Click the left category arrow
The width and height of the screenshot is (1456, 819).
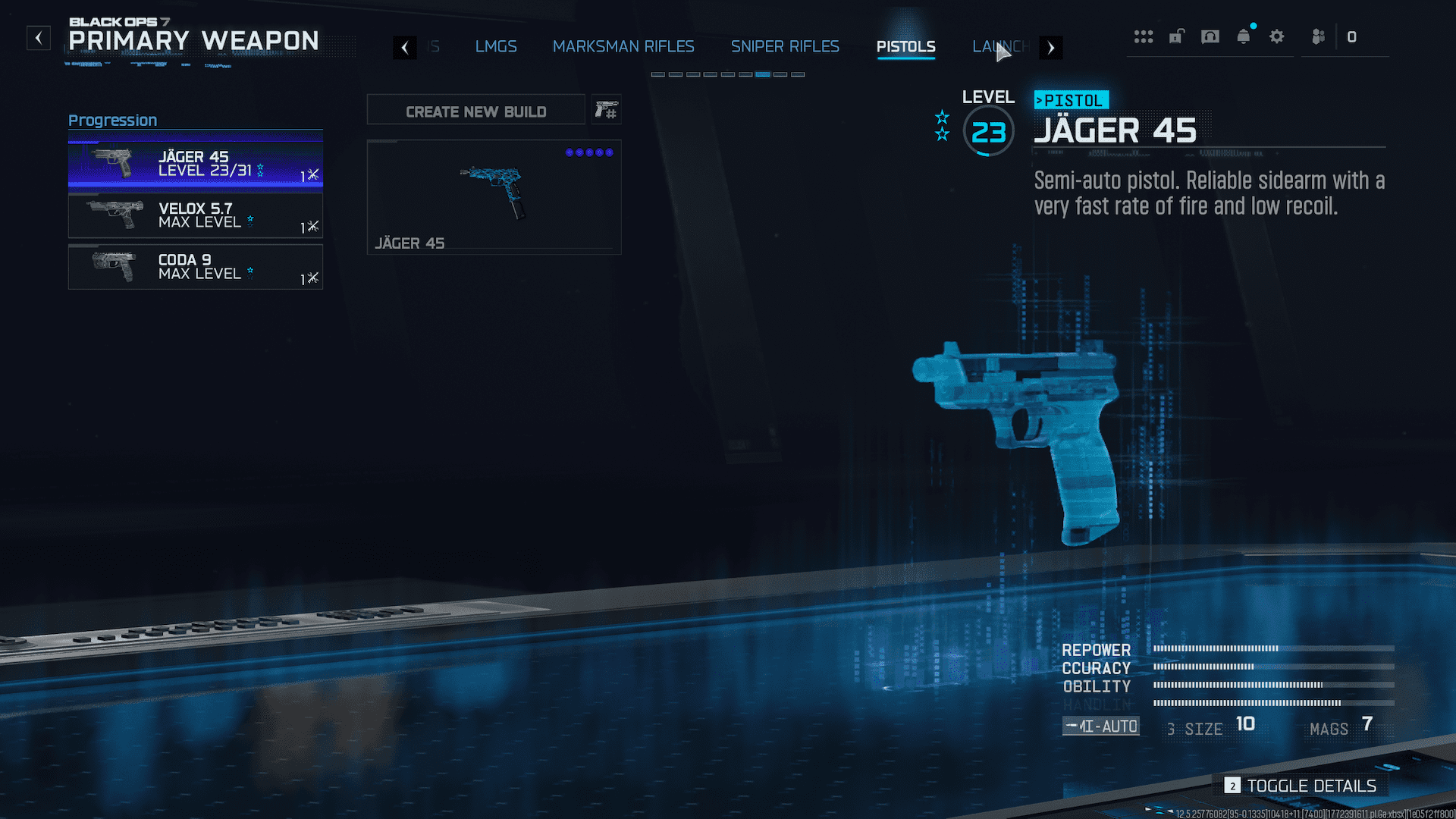[x=405, y=48]
